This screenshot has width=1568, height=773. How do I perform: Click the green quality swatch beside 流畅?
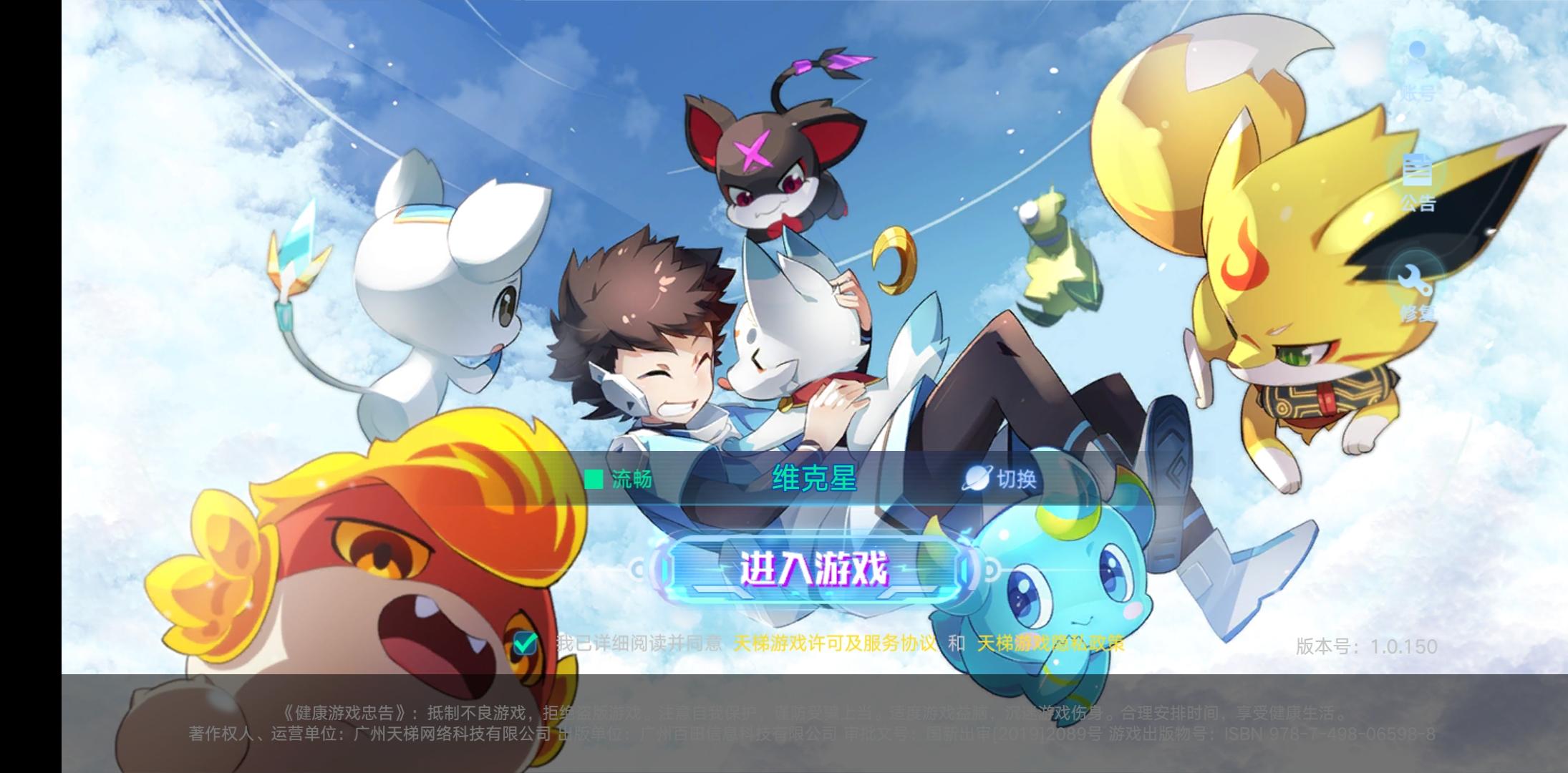(594, 480)
